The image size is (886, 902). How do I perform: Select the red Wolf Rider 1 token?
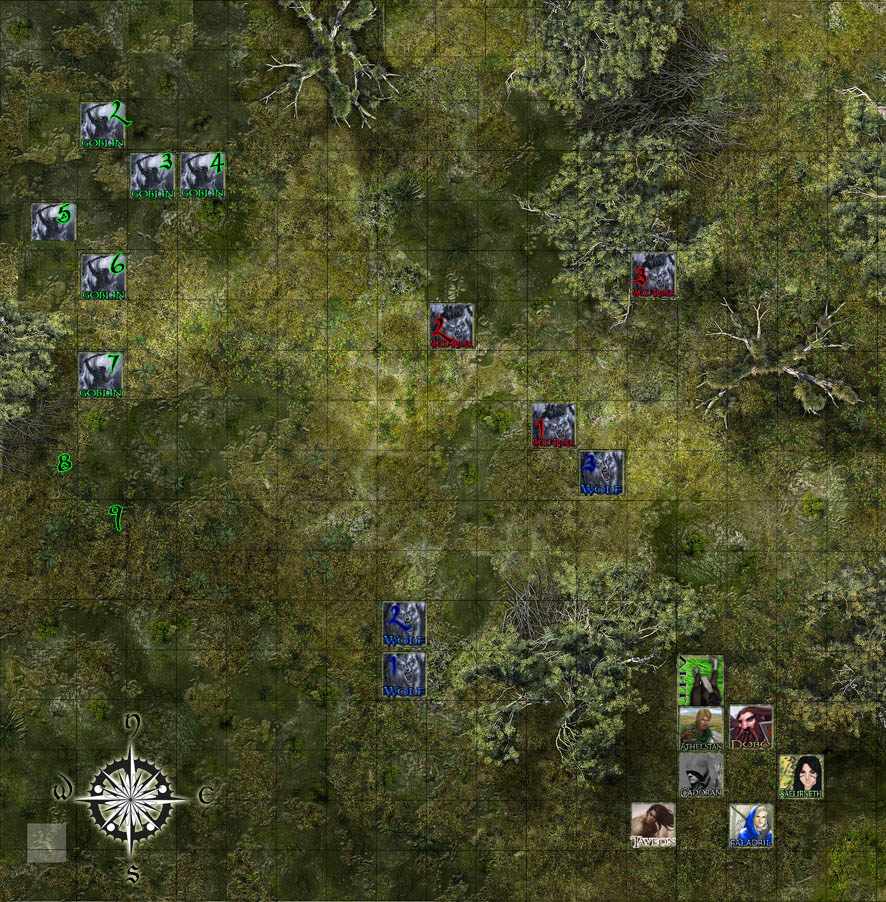point(553,425)
